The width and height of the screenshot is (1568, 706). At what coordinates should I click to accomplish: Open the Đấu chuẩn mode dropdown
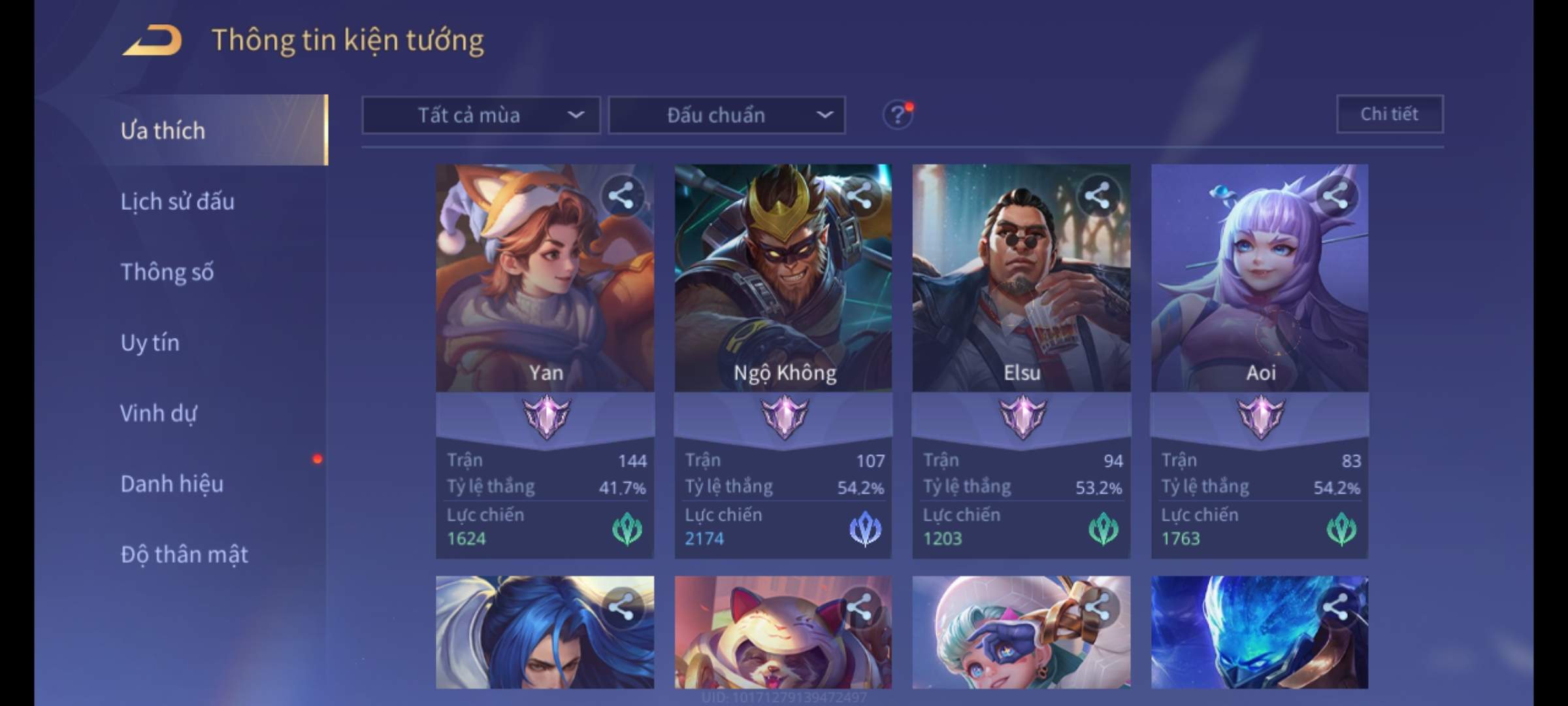tap(727, 115)
